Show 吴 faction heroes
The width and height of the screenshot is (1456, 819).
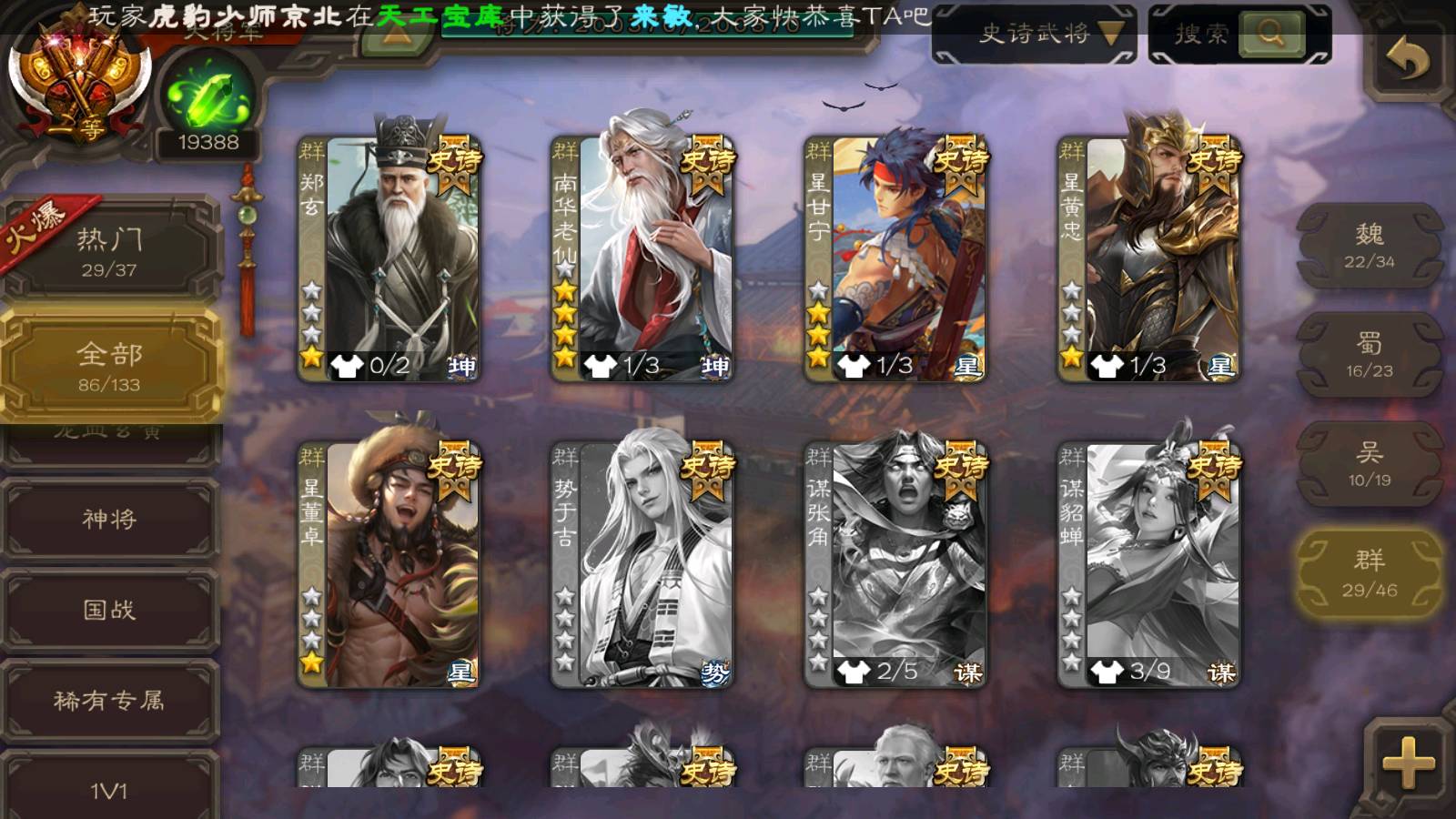pyautogui.click(x=1370, y=464)
